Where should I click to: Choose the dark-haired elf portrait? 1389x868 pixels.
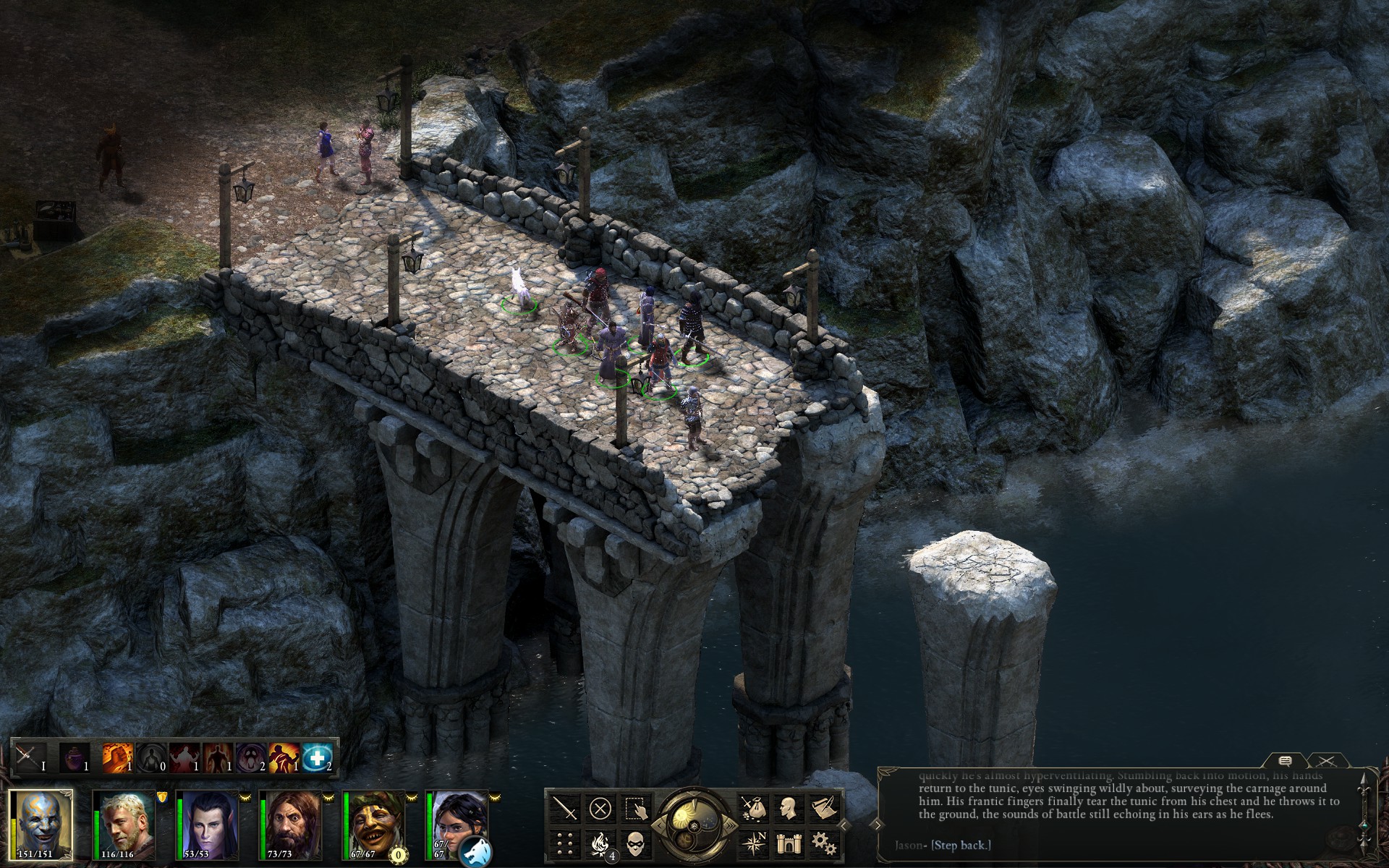(208, 823)
